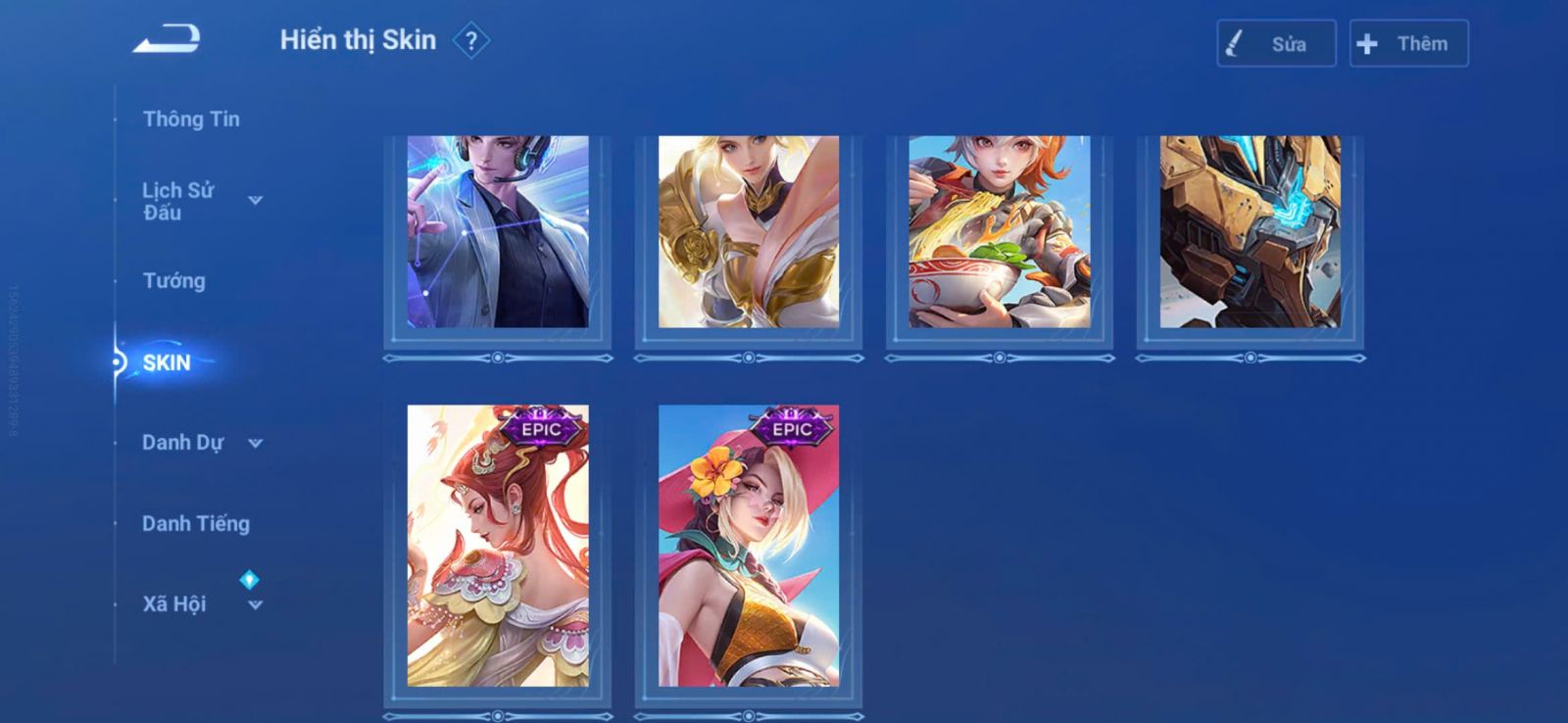Select the red-haired Epic skin card
This screenshot has width=1568, height=723.
(x=498, y=546)
